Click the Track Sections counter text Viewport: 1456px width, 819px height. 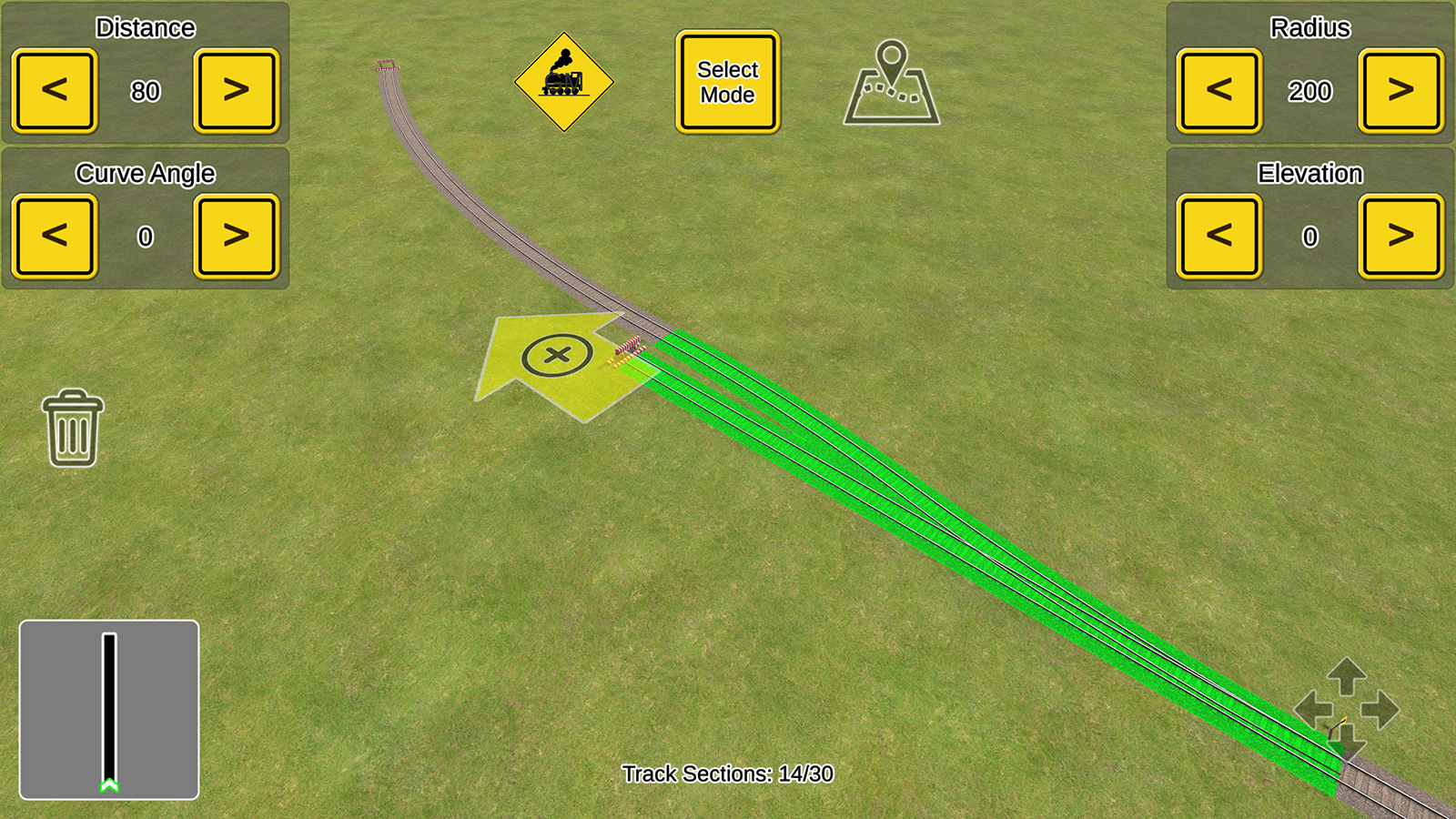tap(728, 774)
